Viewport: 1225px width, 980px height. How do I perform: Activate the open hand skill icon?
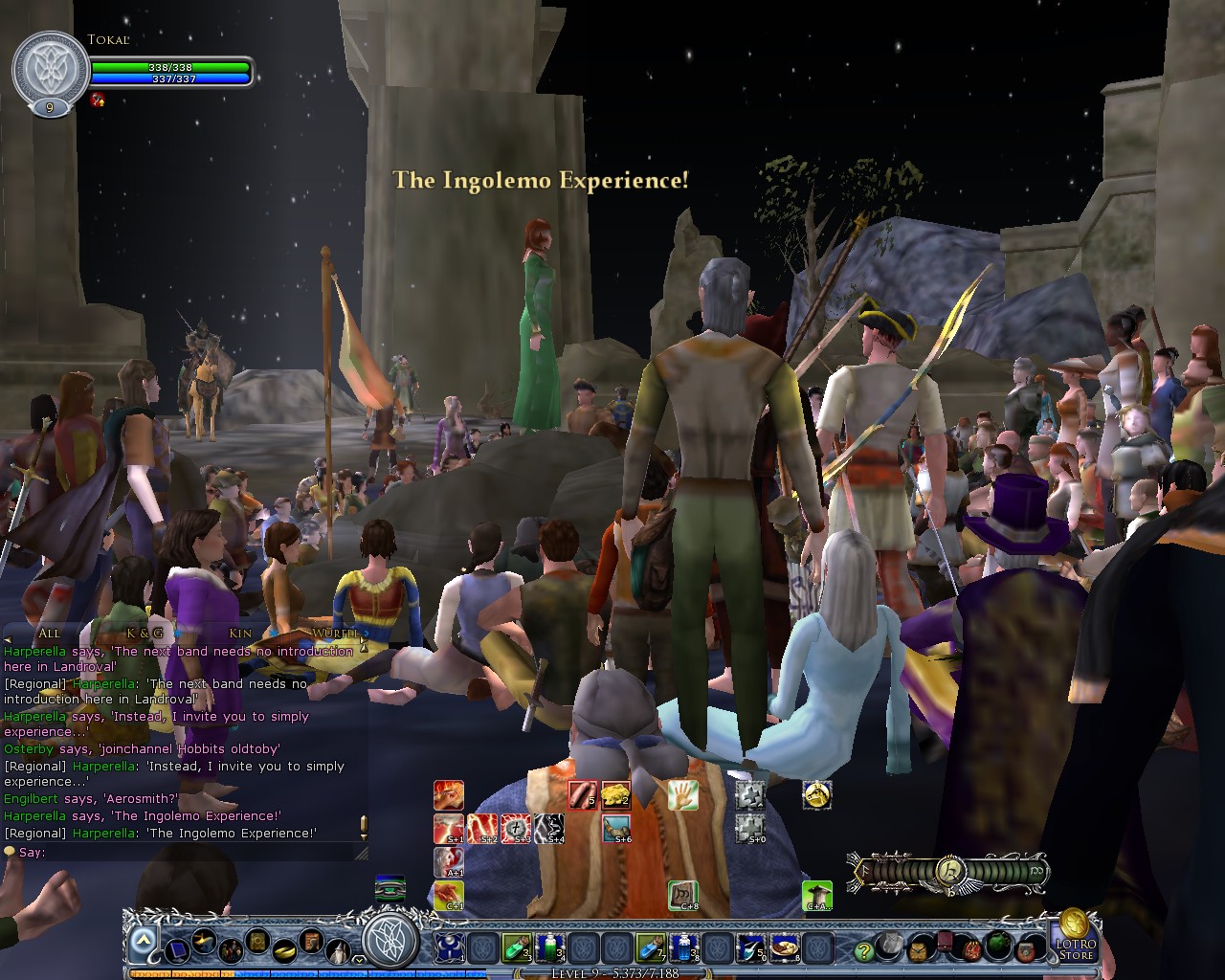(x=682, y=795)
